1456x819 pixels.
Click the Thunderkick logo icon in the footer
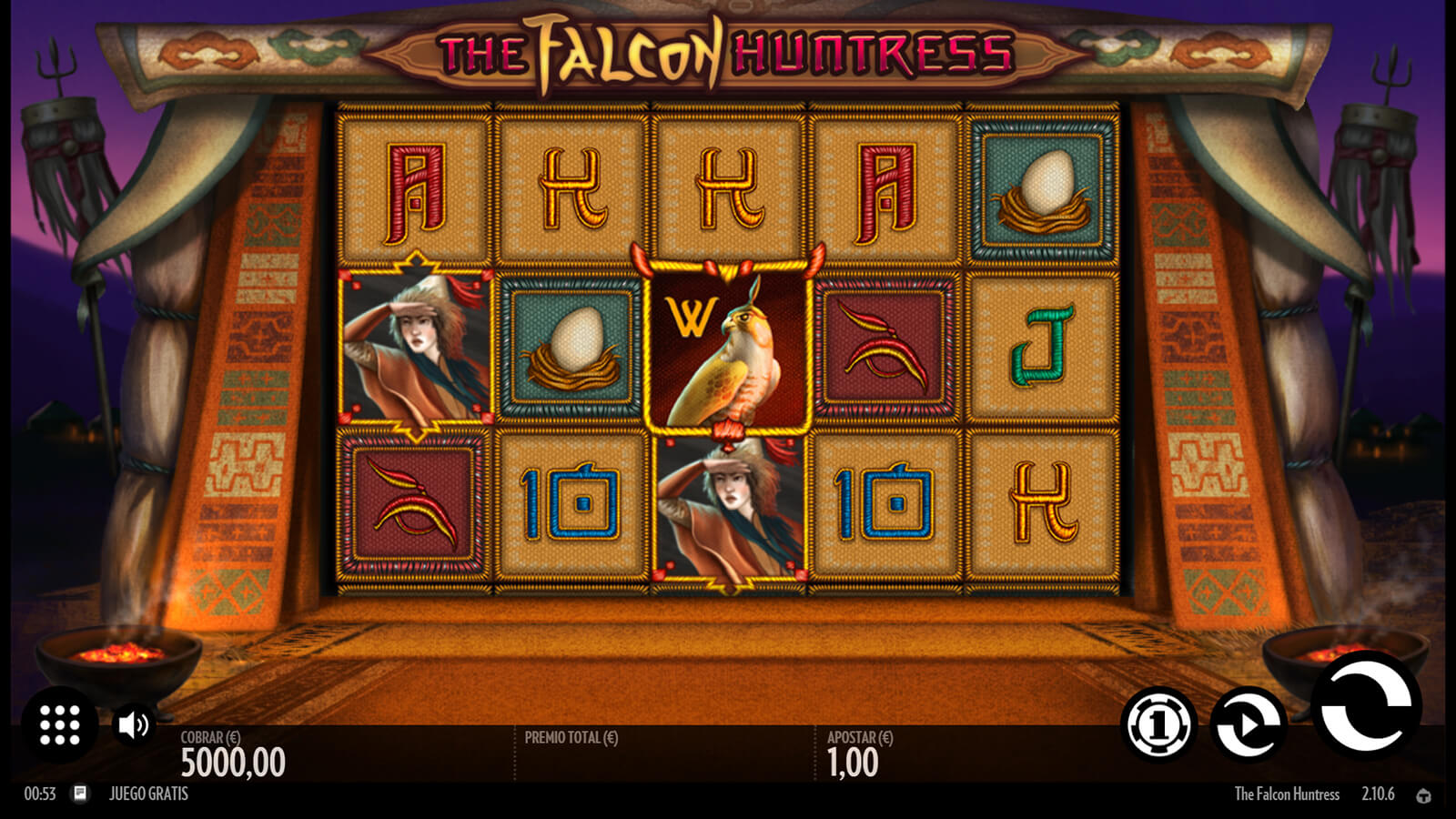[1423, 795]
